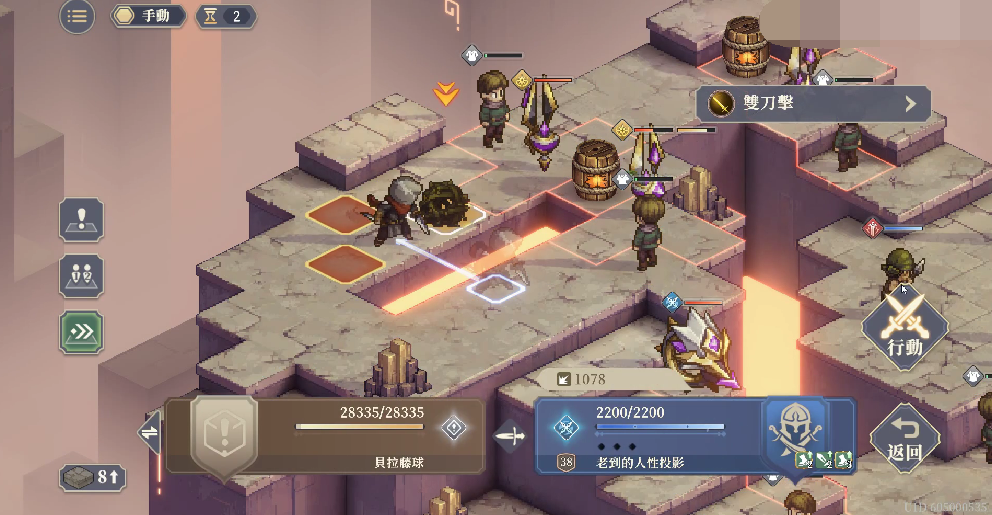This screenshot has width=992, height=515.
Task: View the helmet and swords class emblem
Action: tap(795, 425)
